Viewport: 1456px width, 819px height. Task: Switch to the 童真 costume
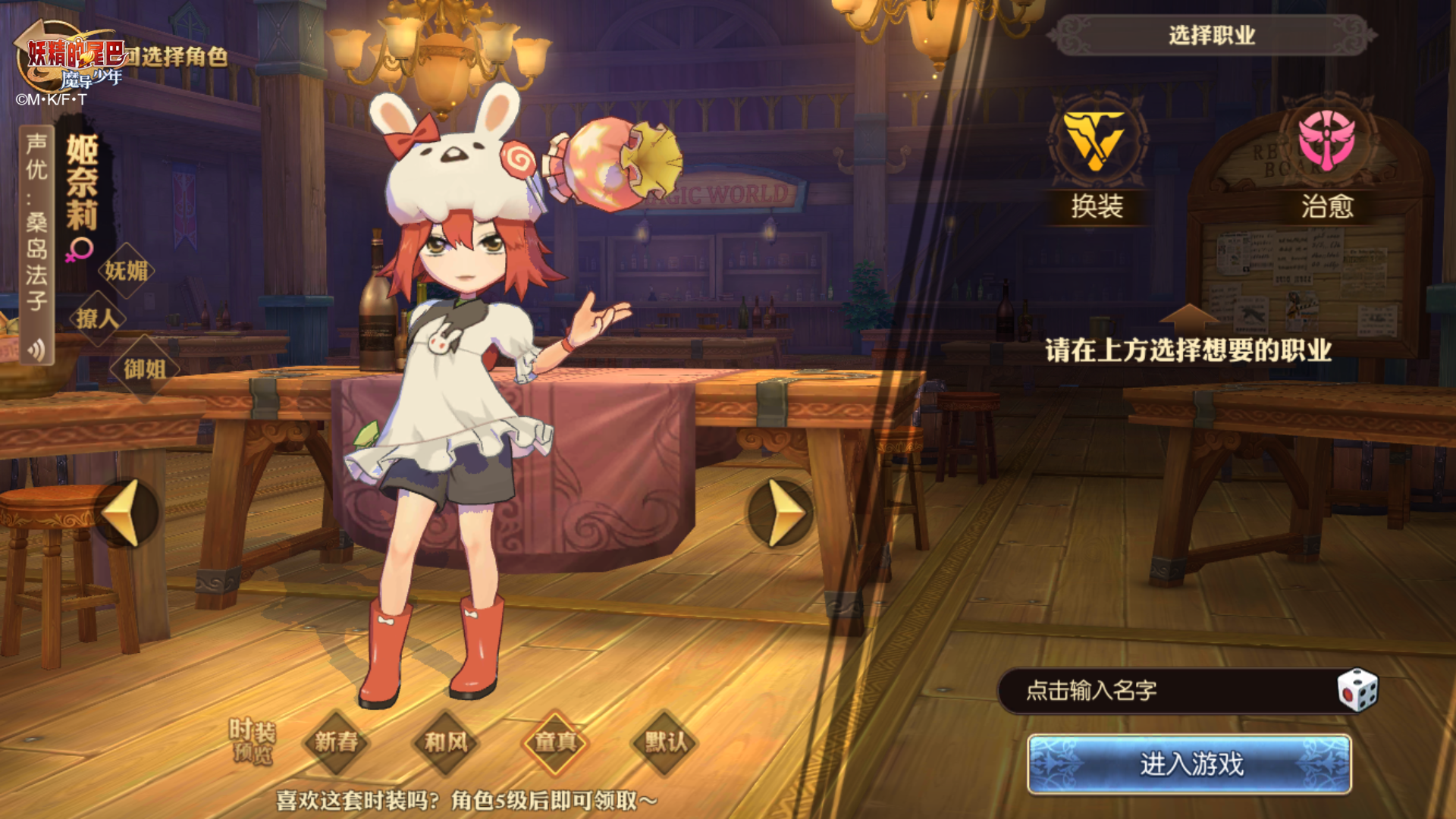556,742
